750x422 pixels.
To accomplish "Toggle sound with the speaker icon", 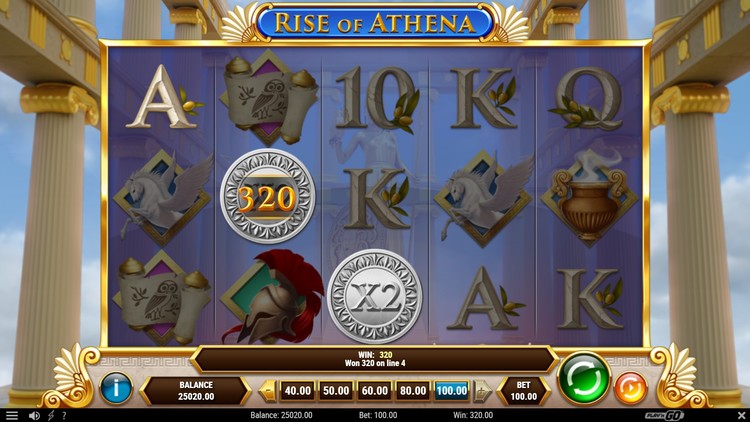I will click(x=34, y=415).
